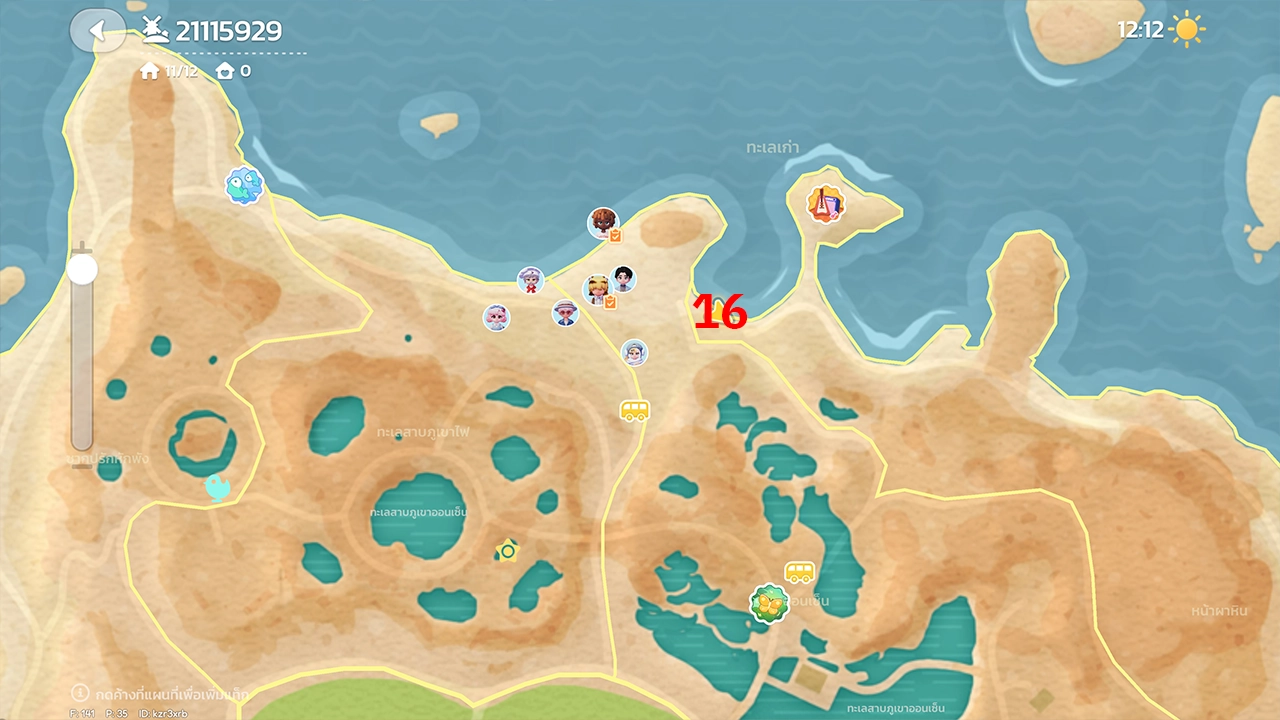Screen dimensions: 1280x720
Task: Select the yellow star marker
Action: pos(507,550)
